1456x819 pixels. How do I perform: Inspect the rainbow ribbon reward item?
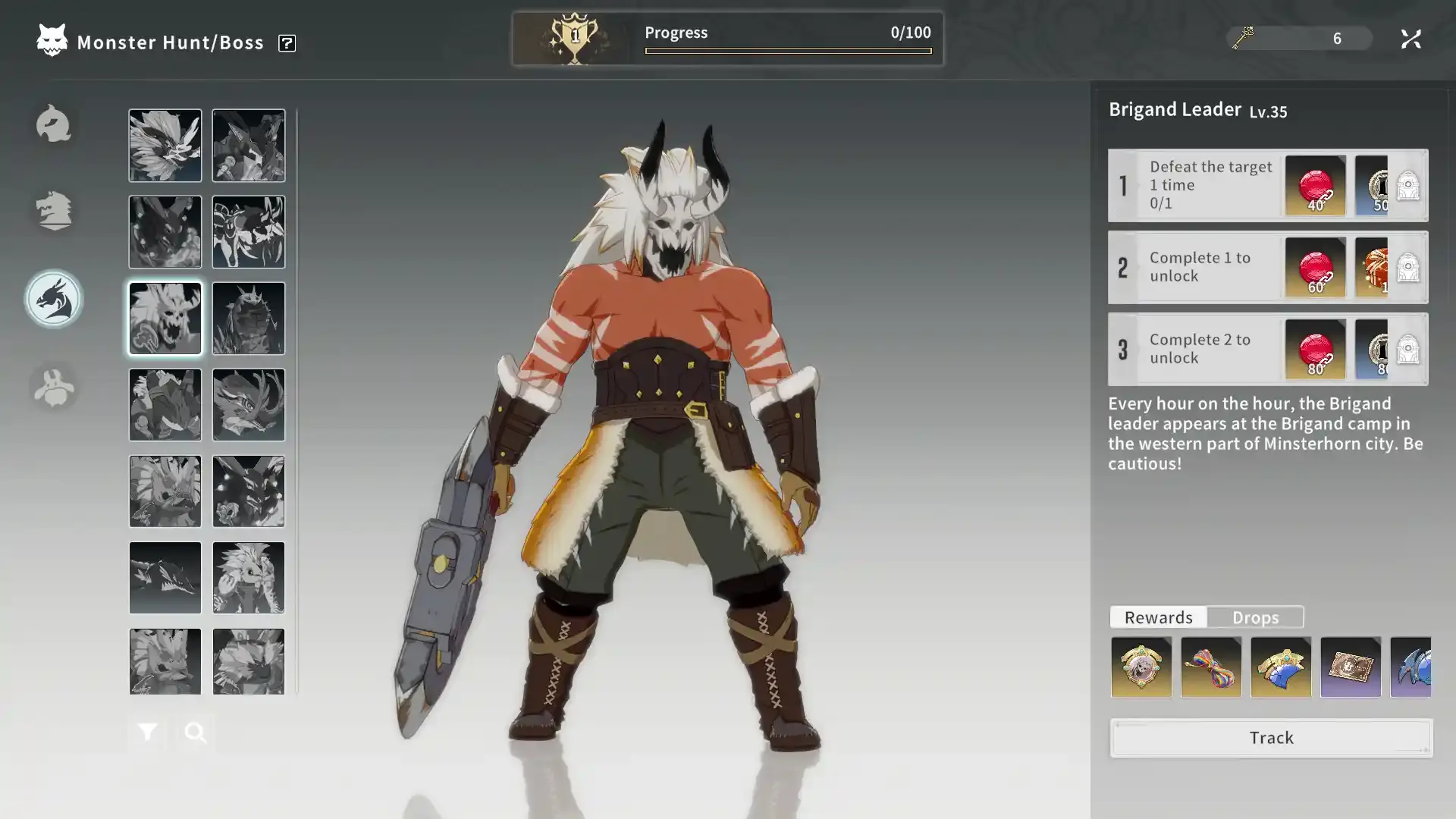pyautogui.click(x=1211, y=667)
